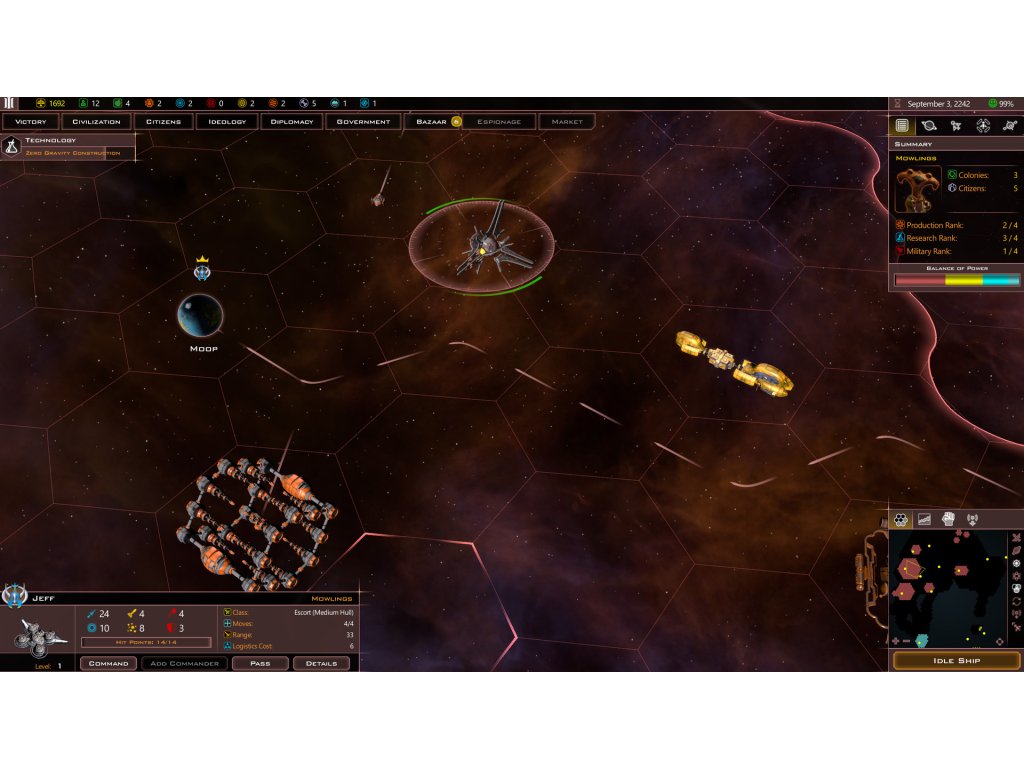Image resolution: width=1024 pixels, height=768 pixels.
Task: Switch to the planets tab
Action: (929, 126)
